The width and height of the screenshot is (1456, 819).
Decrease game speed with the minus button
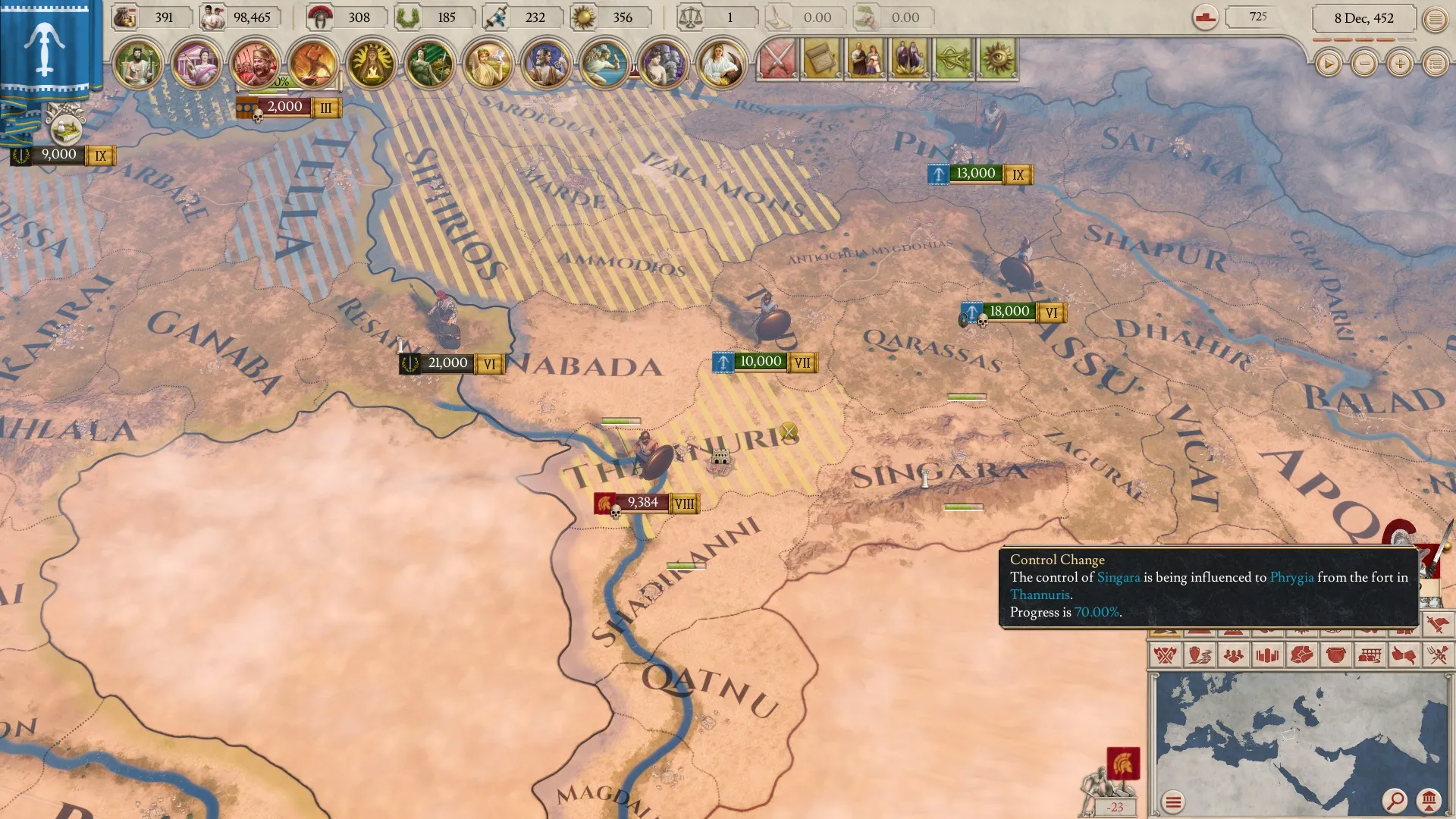coord(1364,64)
